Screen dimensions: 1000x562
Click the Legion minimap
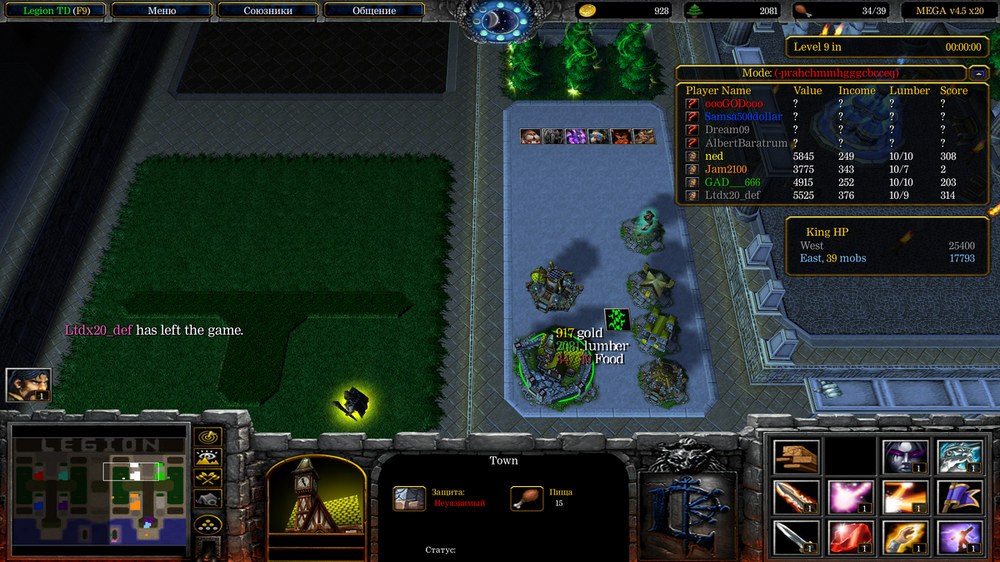99,489
